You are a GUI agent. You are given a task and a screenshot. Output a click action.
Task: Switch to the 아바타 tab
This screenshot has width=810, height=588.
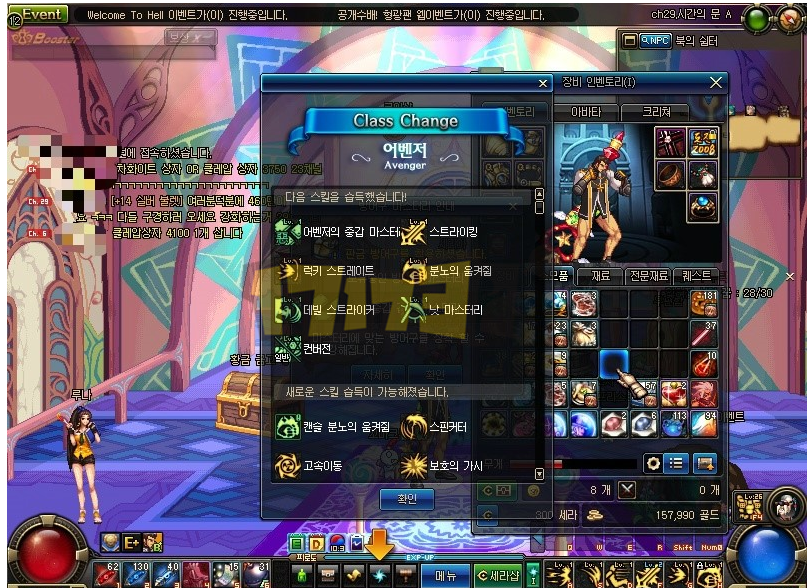(586, 112)
